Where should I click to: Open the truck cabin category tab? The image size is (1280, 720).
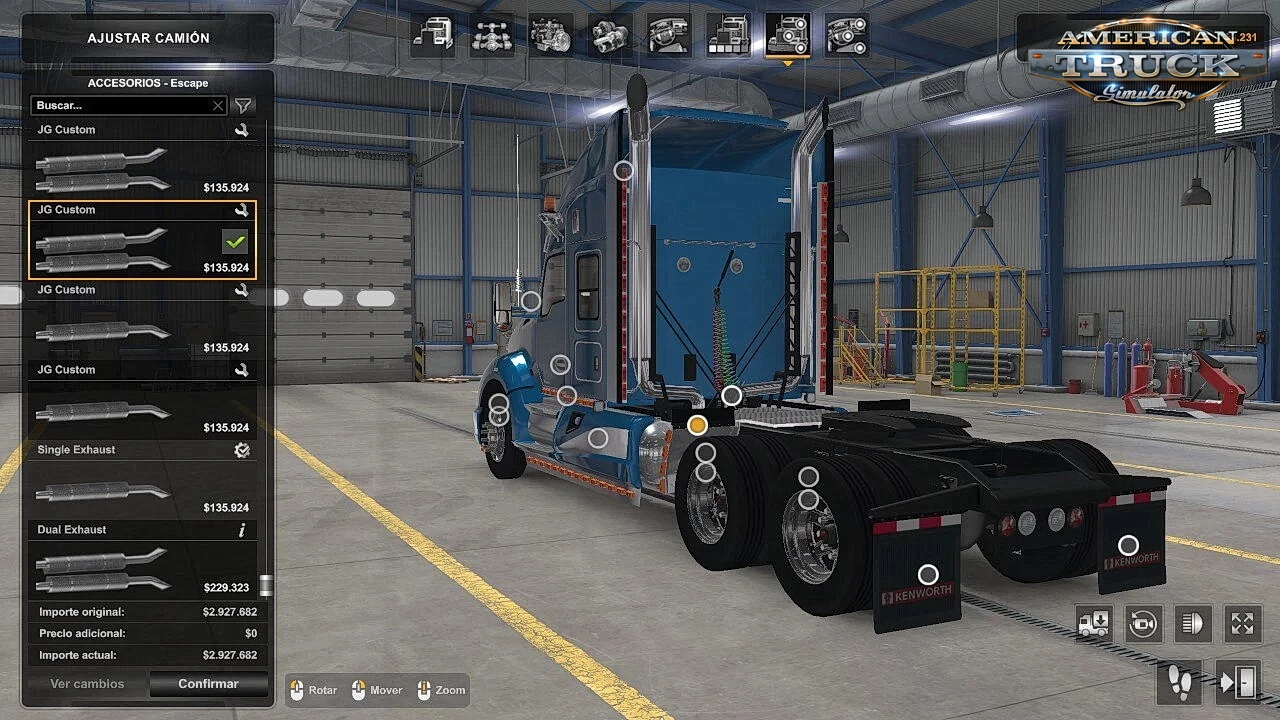[x=432, y=36]
